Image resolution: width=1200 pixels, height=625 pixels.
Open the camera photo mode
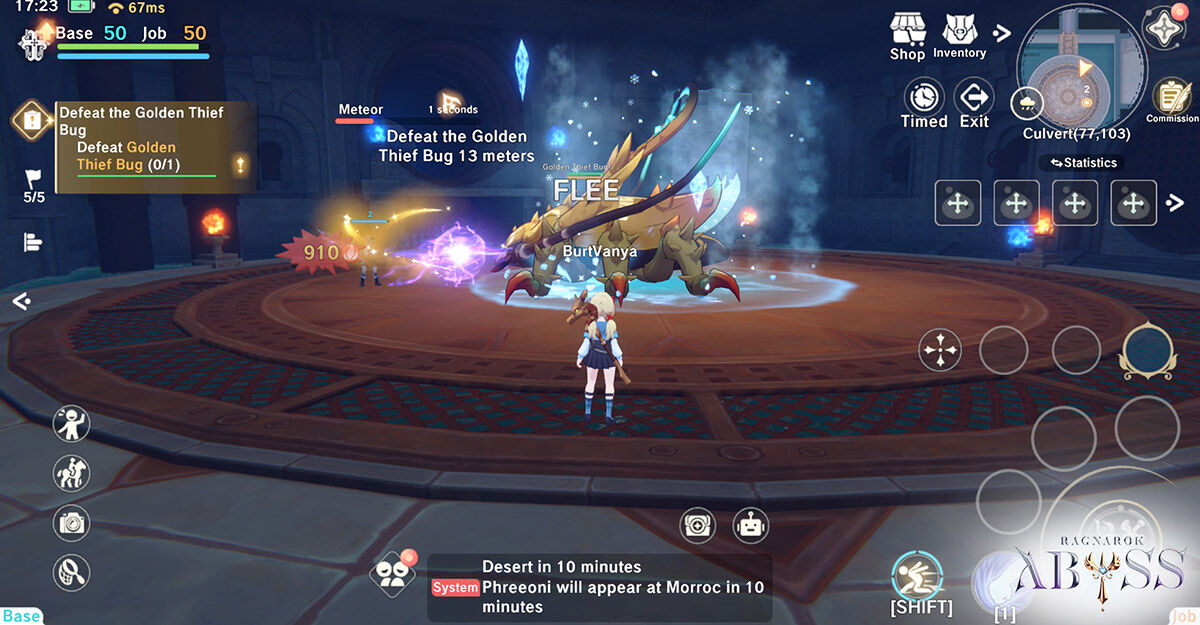tap(72, 522)
